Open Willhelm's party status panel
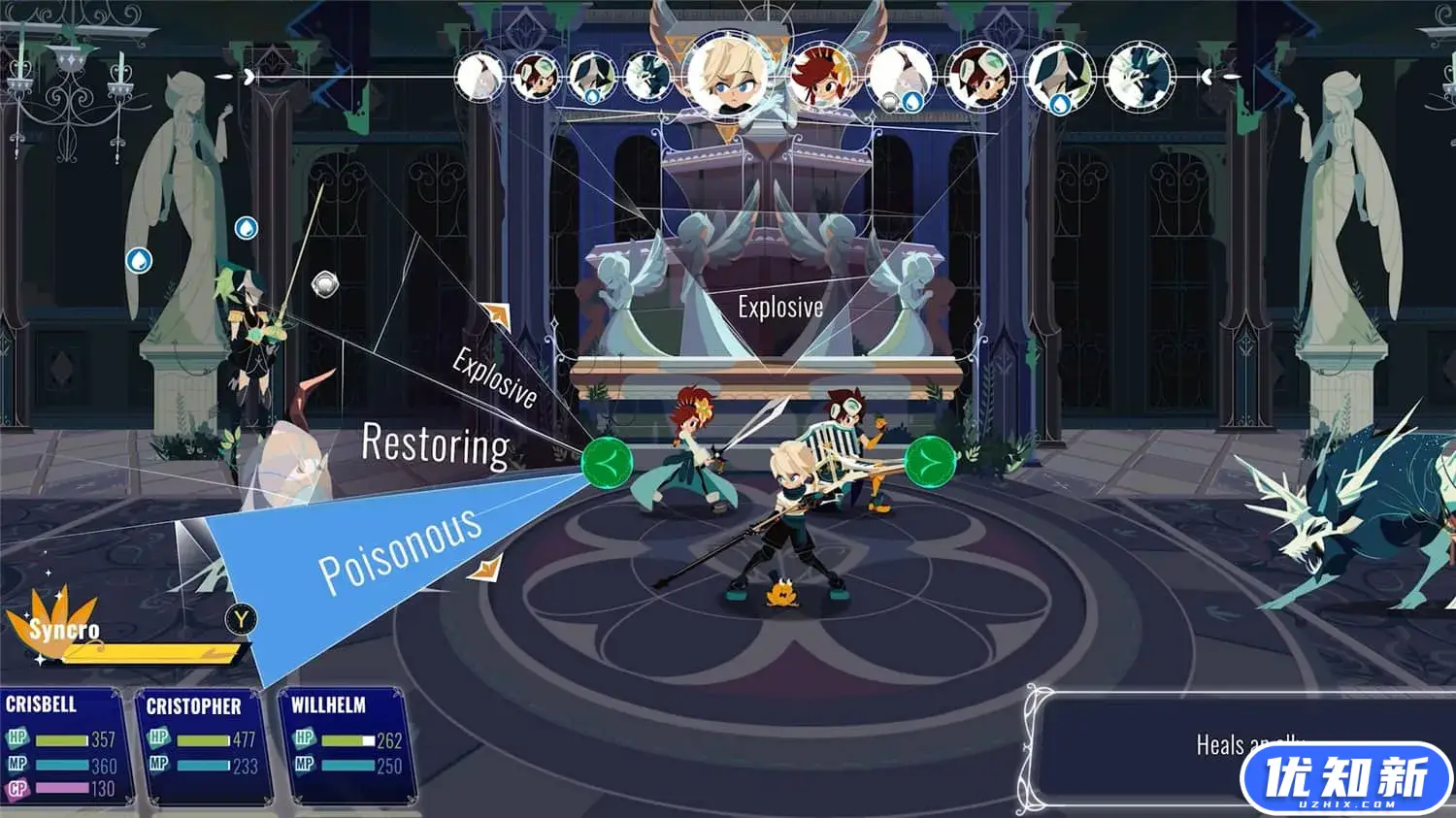The width and height of the screenshot is (1456, 818). coord(345,745)
